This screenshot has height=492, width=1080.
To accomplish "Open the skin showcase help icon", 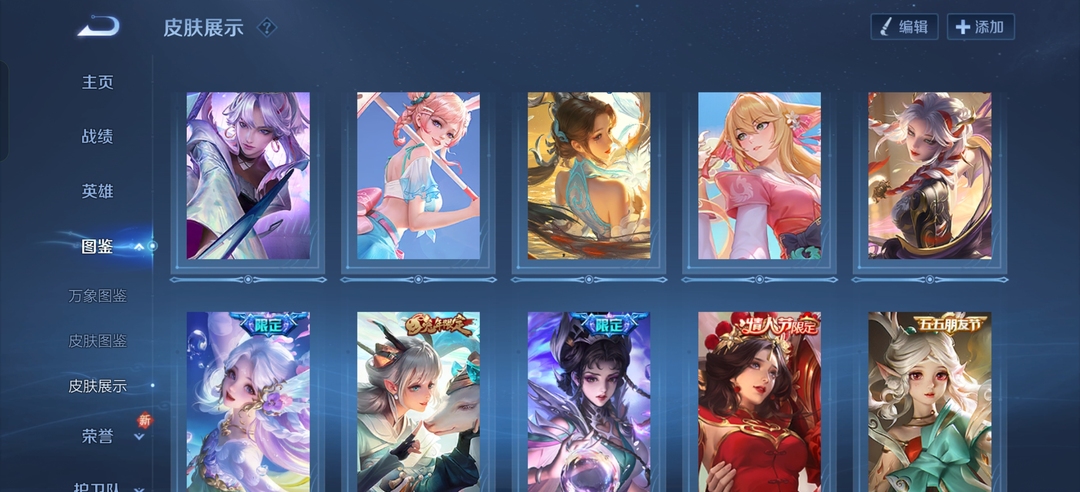I will [x=266, y=27].
